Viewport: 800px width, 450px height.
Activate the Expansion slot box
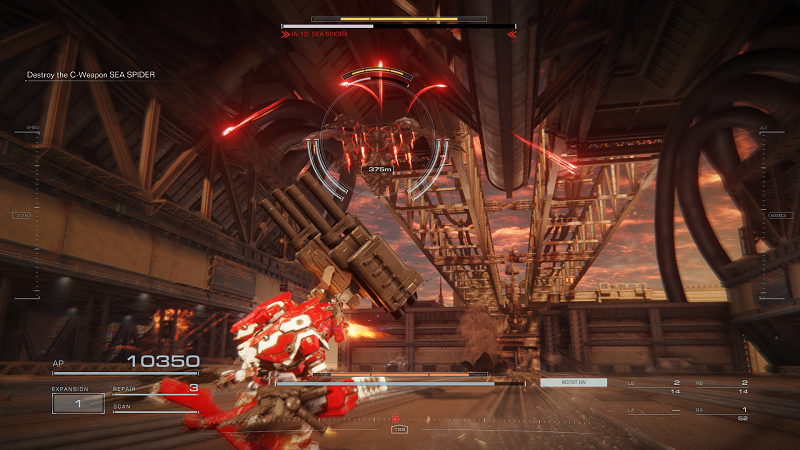77,403
